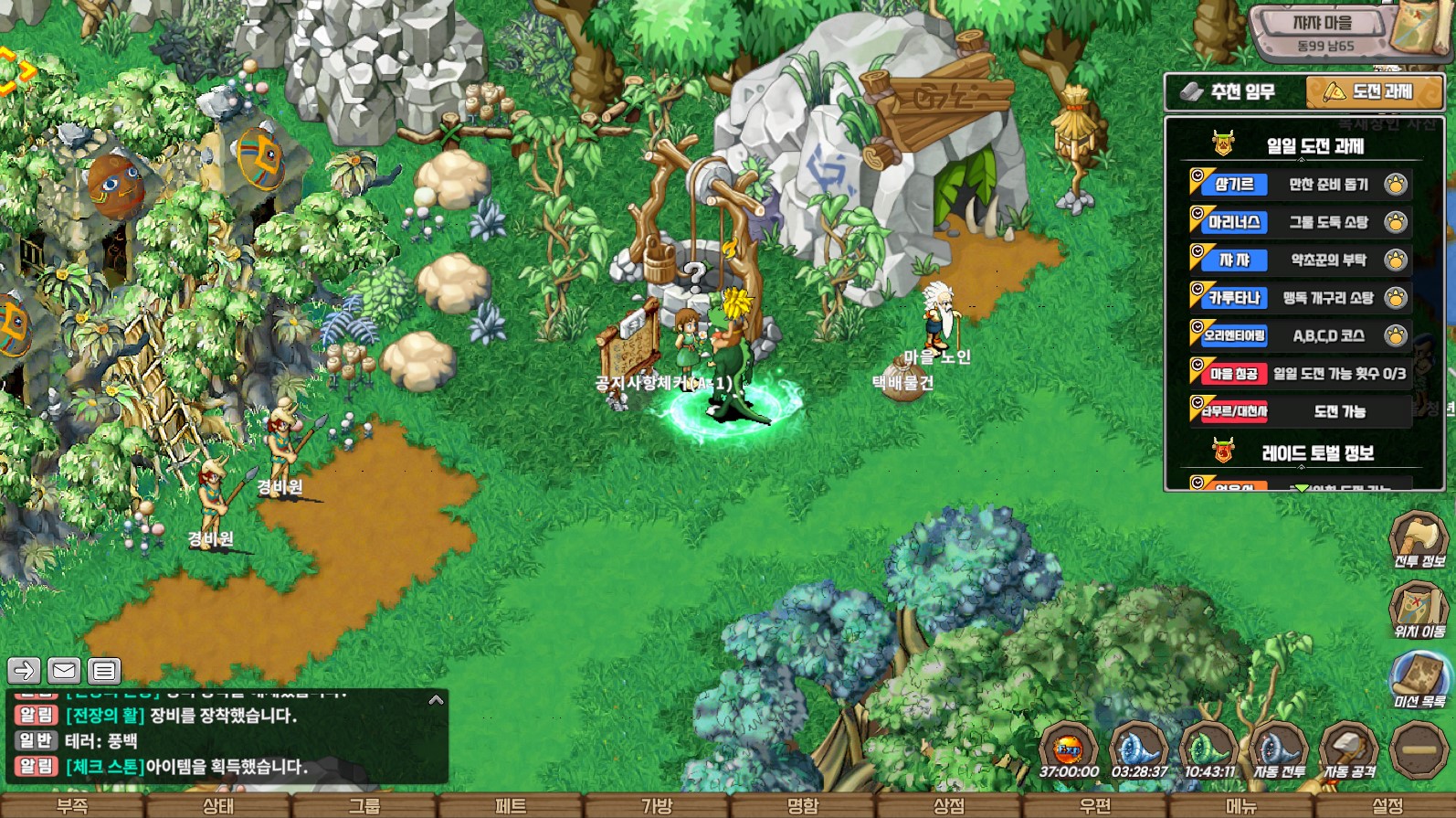Collapse the round minus button
The width and height of the screenshot is (1456, 818).
1419,749
